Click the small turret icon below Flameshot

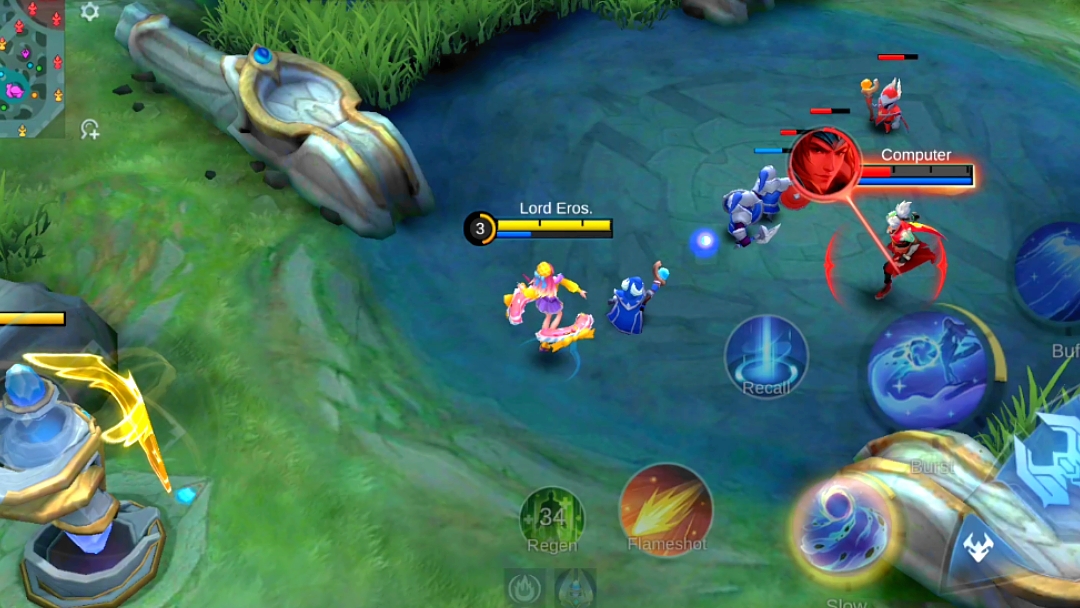pos(576,588)
